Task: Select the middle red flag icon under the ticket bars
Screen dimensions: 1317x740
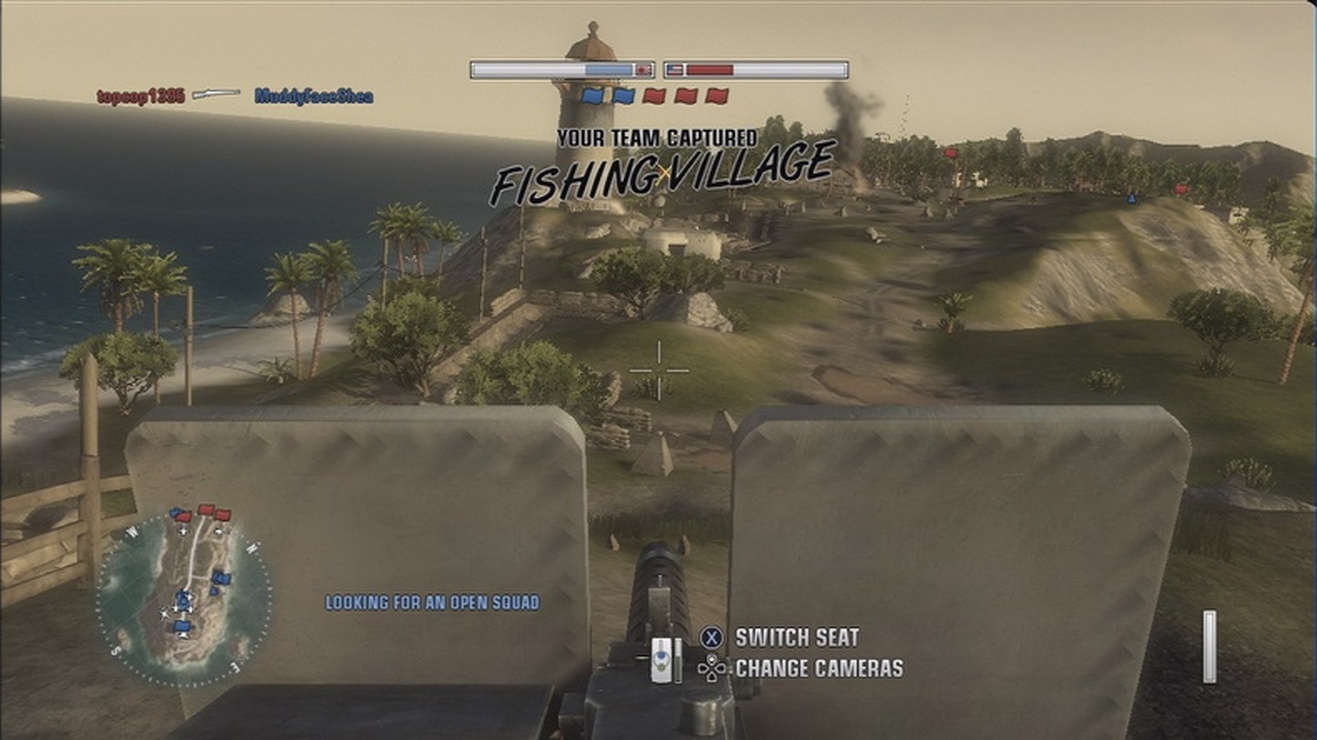Action: click(686, 95)
